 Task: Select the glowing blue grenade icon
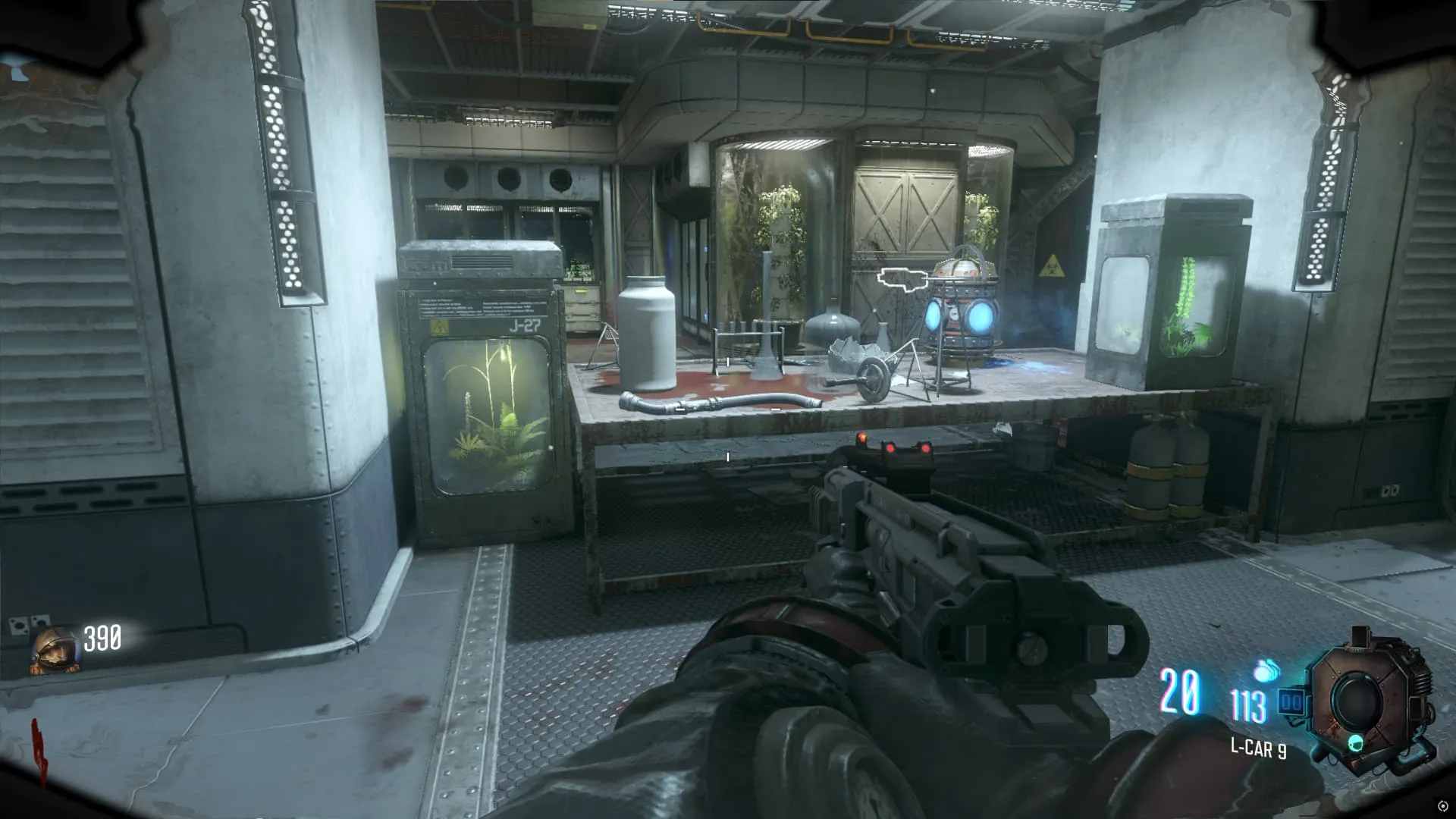click(1266, 671)
